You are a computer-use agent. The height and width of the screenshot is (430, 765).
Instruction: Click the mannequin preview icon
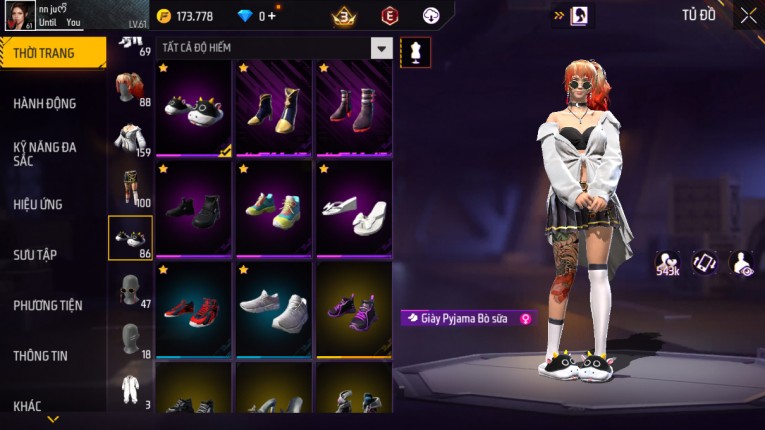pyautogui.click(x=415, y=52)
